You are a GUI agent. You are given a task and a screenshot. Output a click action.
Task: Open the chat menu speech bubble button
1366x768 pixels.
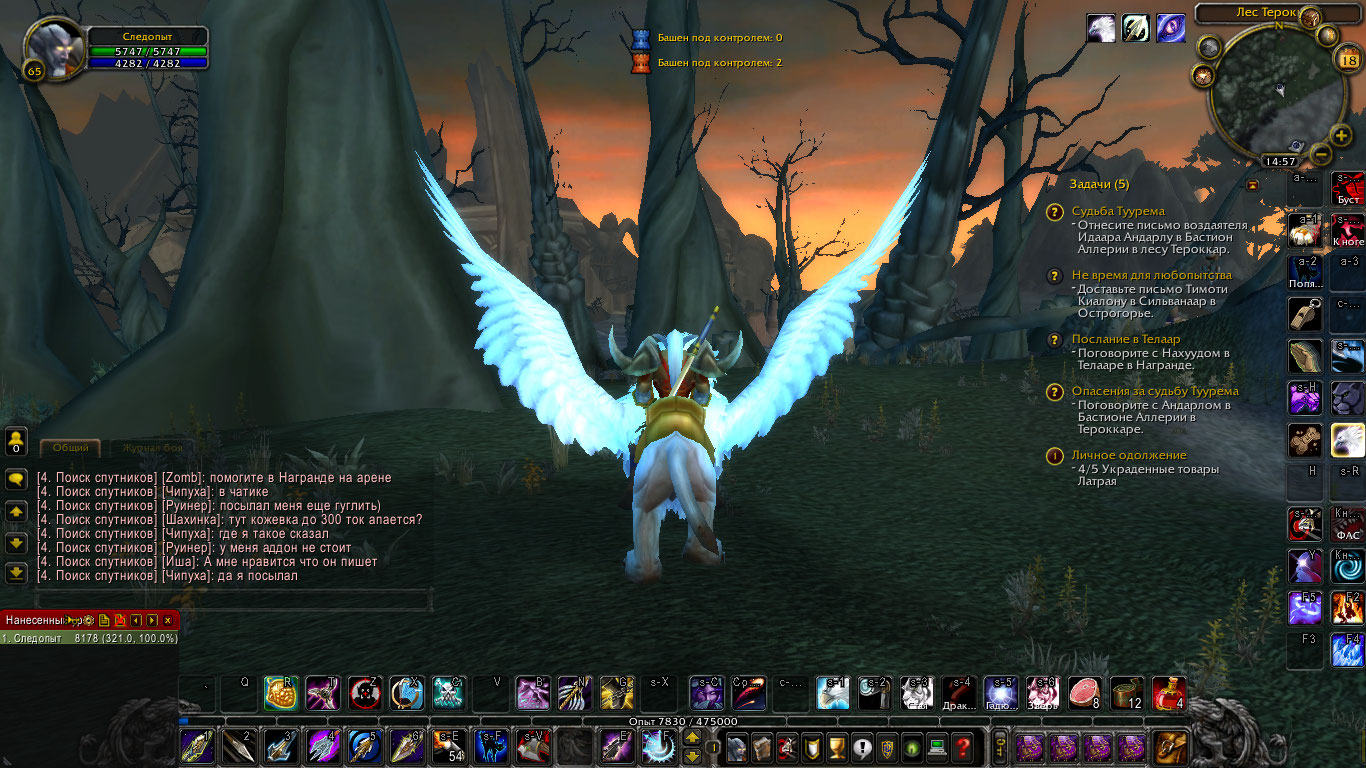click(x=16, y=480)
